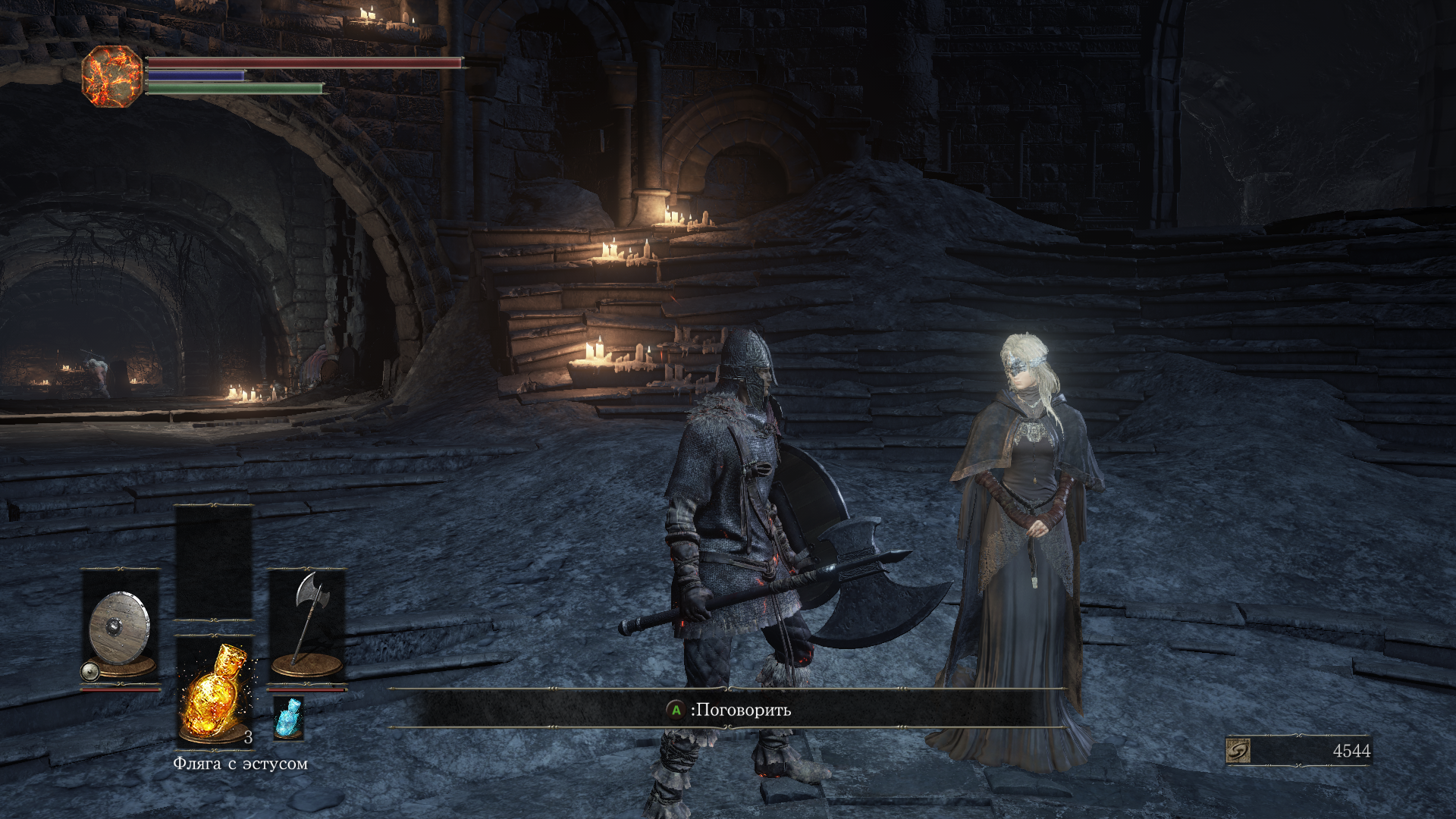1456x819 pixels.
Task: Click the ember character status icon
Action: (112, 76)
